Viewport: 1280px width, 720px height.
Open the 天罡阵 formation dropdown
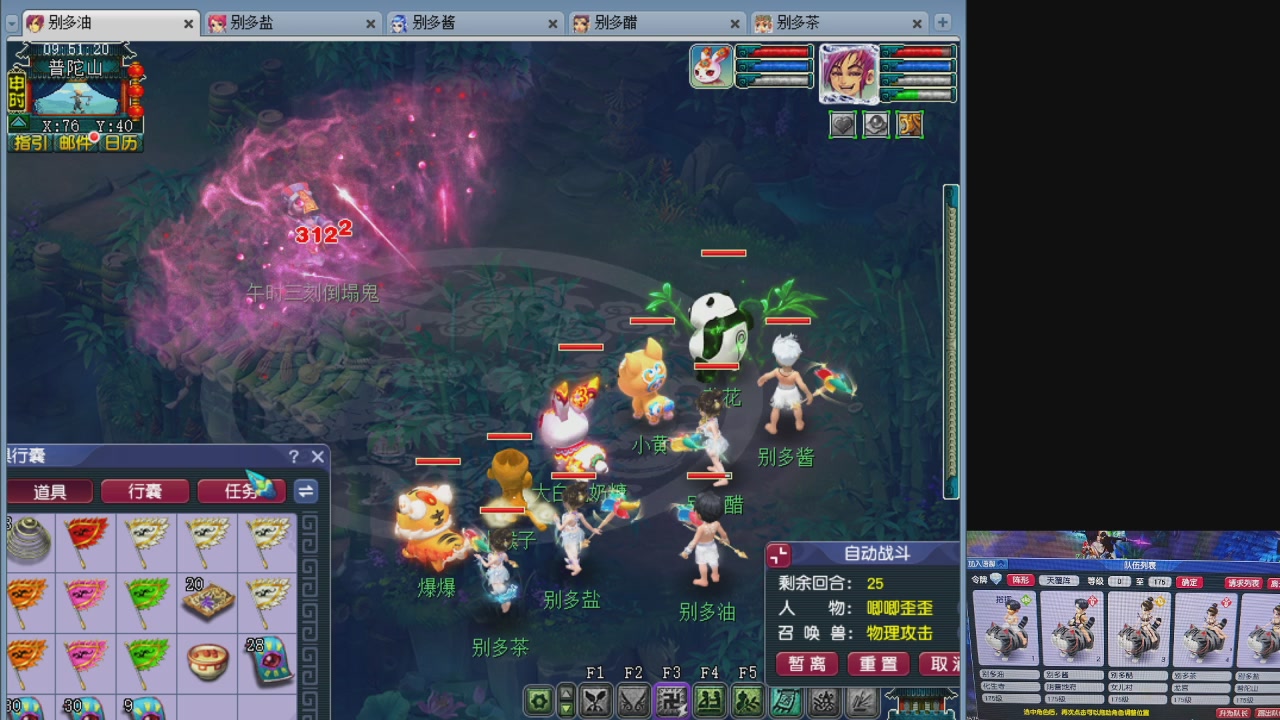click(x=1059, y=581)
